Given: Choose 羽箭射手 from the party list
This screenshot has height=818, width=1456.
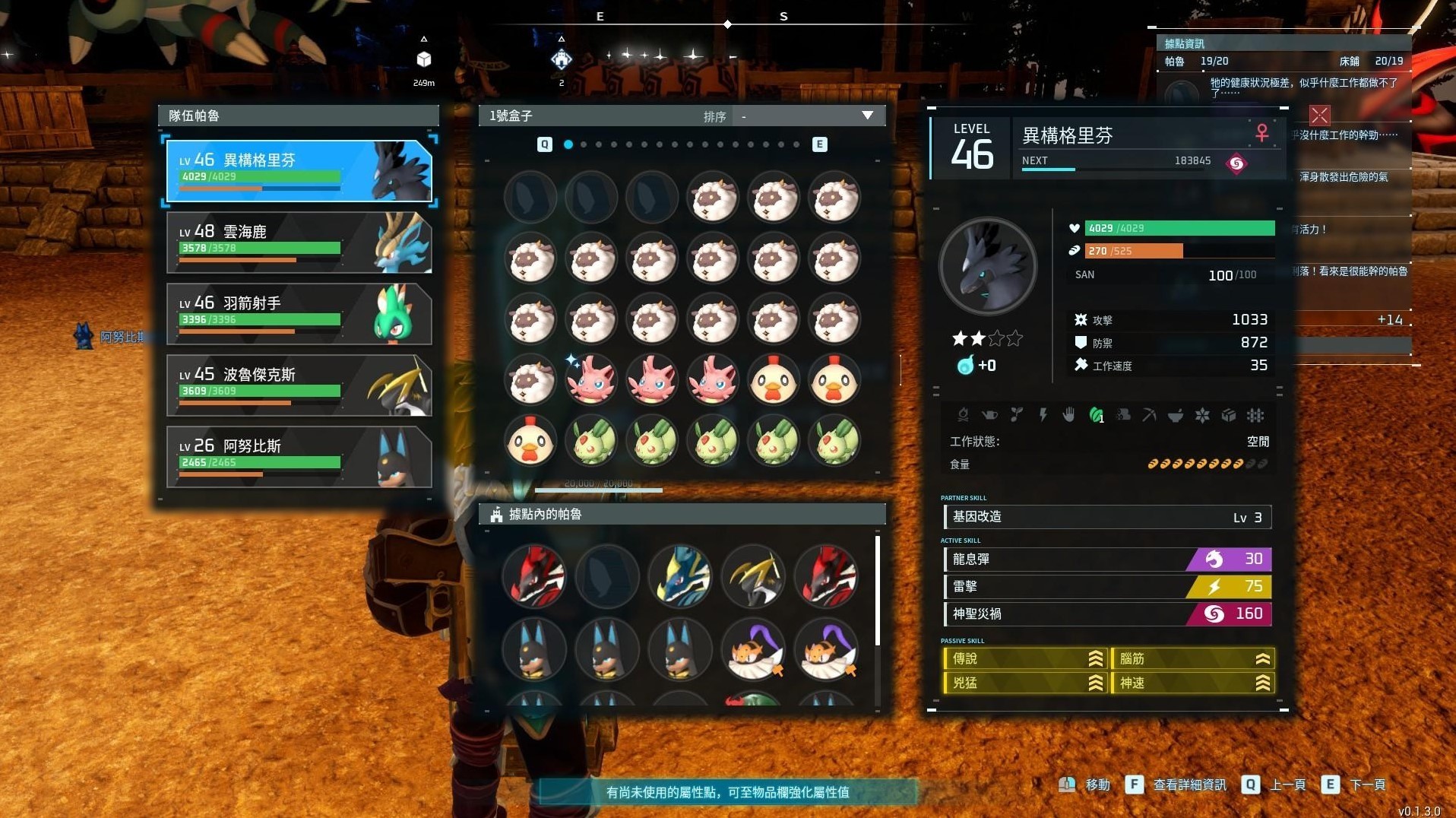Looking at the screenshot, I should click(x=299, y=314).
